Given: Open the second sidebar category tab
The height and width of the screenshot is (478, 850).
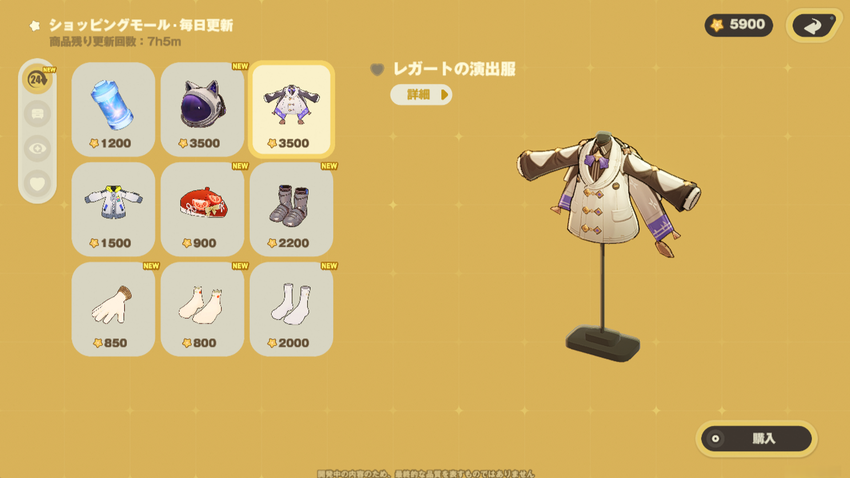Looking at the screenshot, I should tap(38, 114).
